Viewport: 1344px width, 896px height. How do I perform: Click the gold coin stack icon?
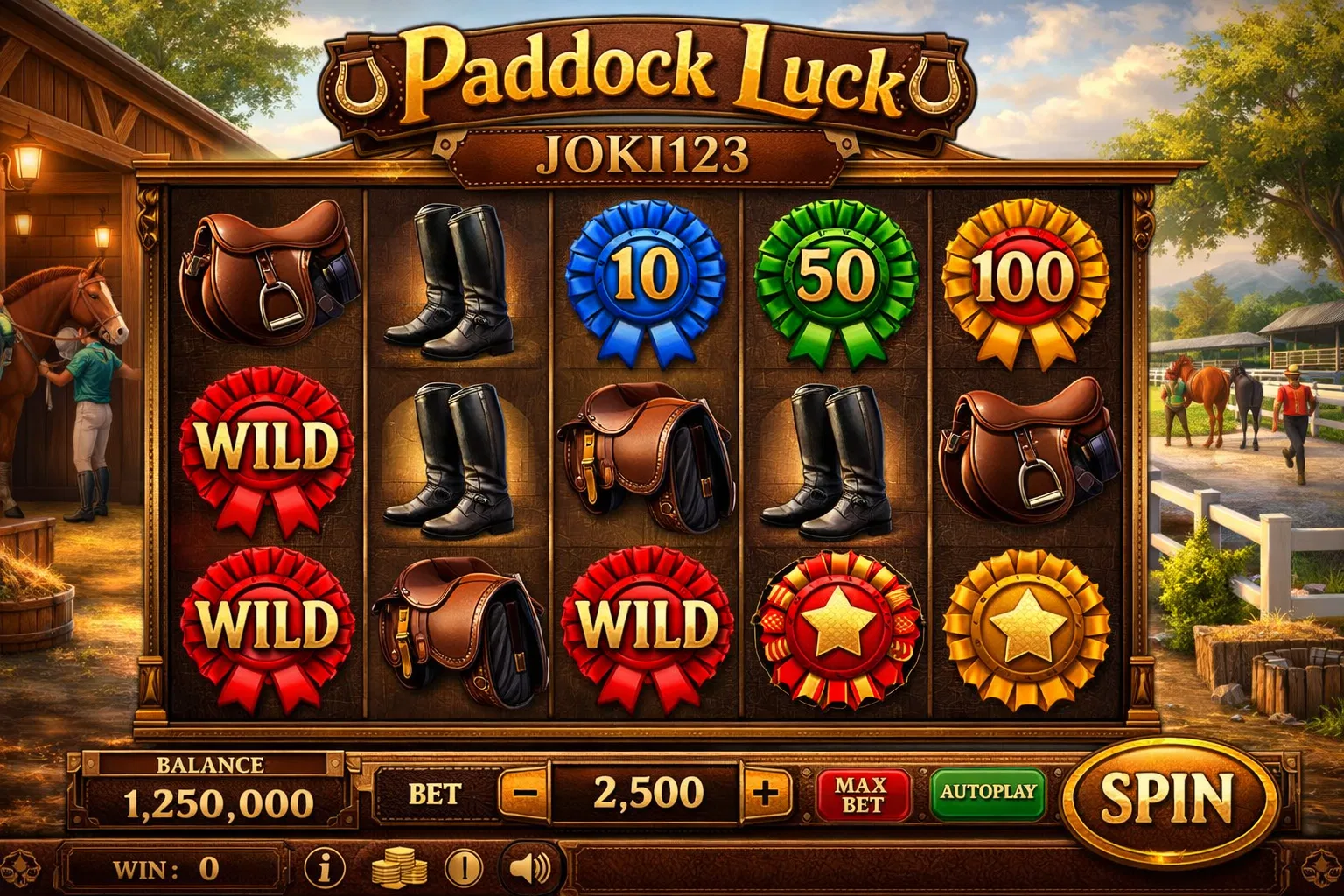click(399, 870)
